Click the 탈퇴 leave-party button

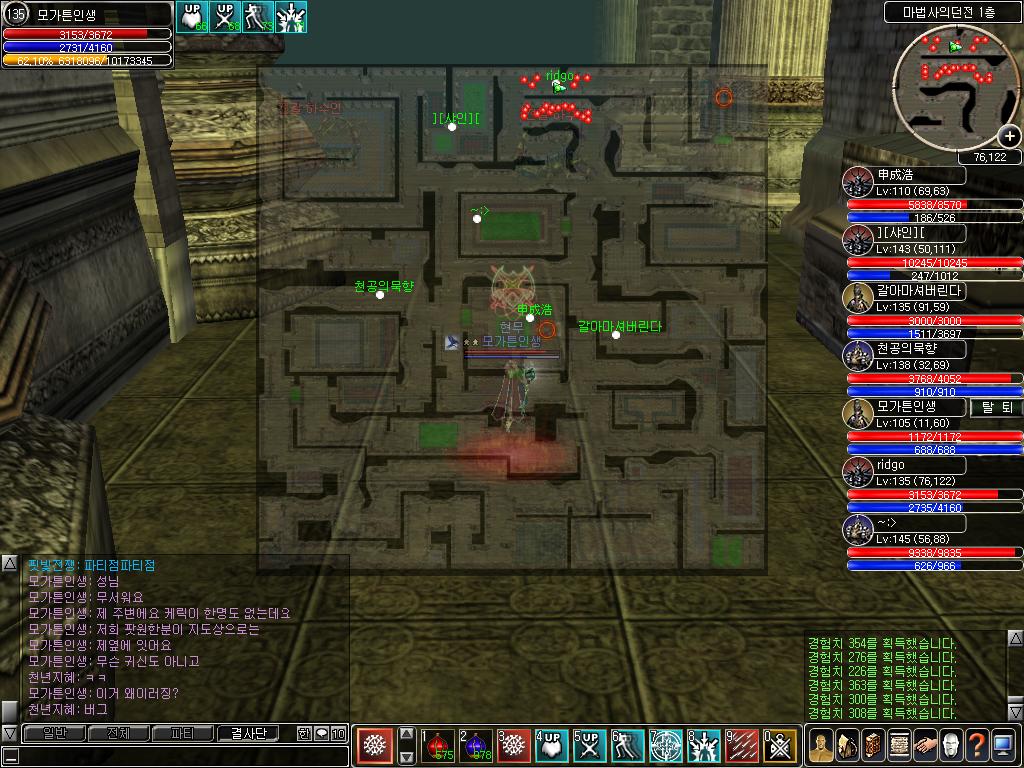tap(997, 408)
